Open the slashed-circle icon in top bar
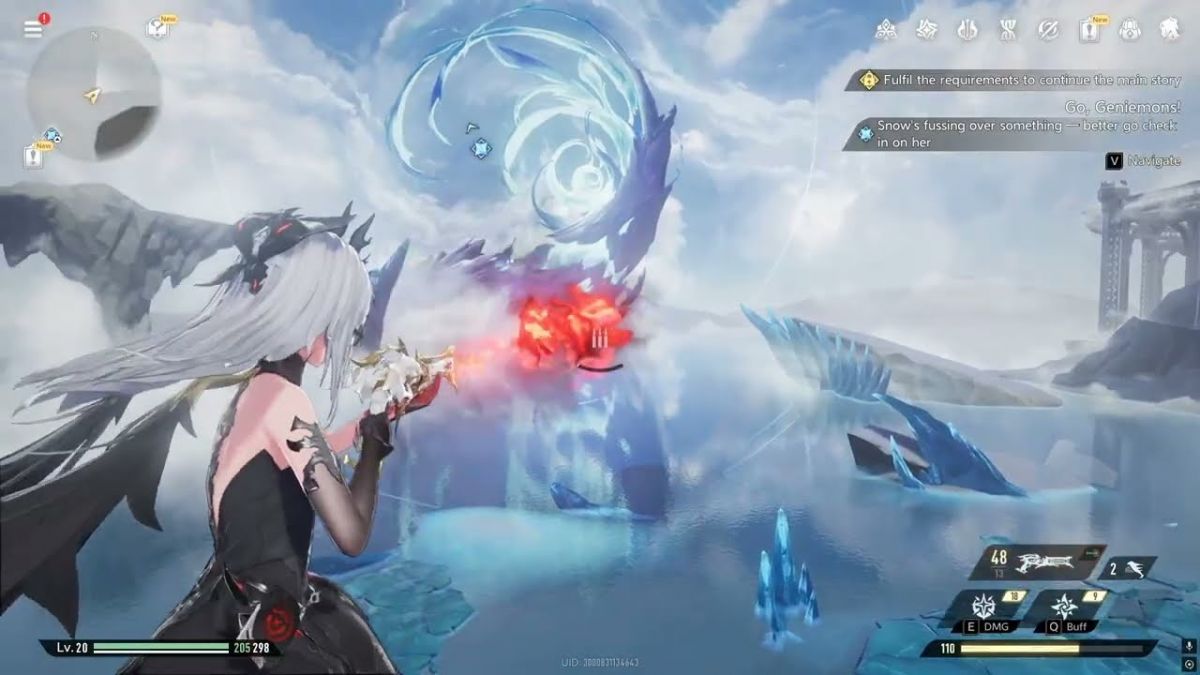 point(1048,30)
